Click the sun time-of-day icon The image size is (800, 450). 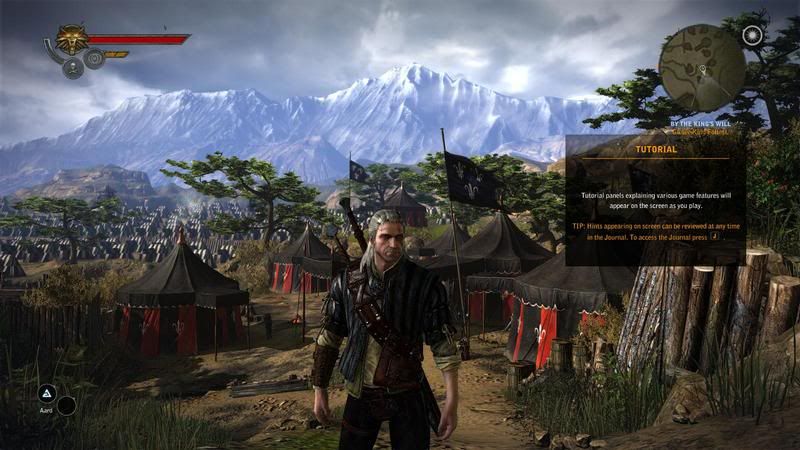point(753,35)
